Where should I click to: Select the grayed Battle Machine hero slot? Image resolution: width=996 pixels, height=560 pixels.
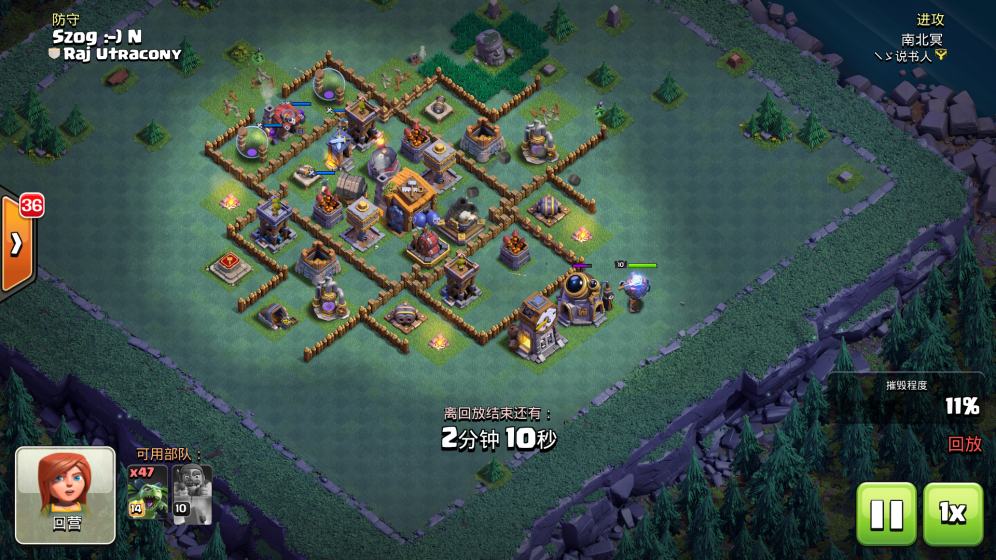(192, 494)
